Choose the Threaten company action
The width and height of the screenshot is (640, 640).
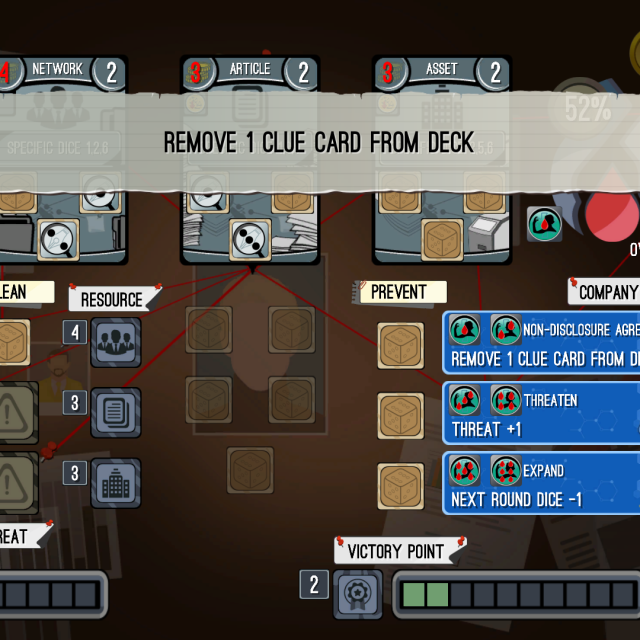tap(541, 414)
